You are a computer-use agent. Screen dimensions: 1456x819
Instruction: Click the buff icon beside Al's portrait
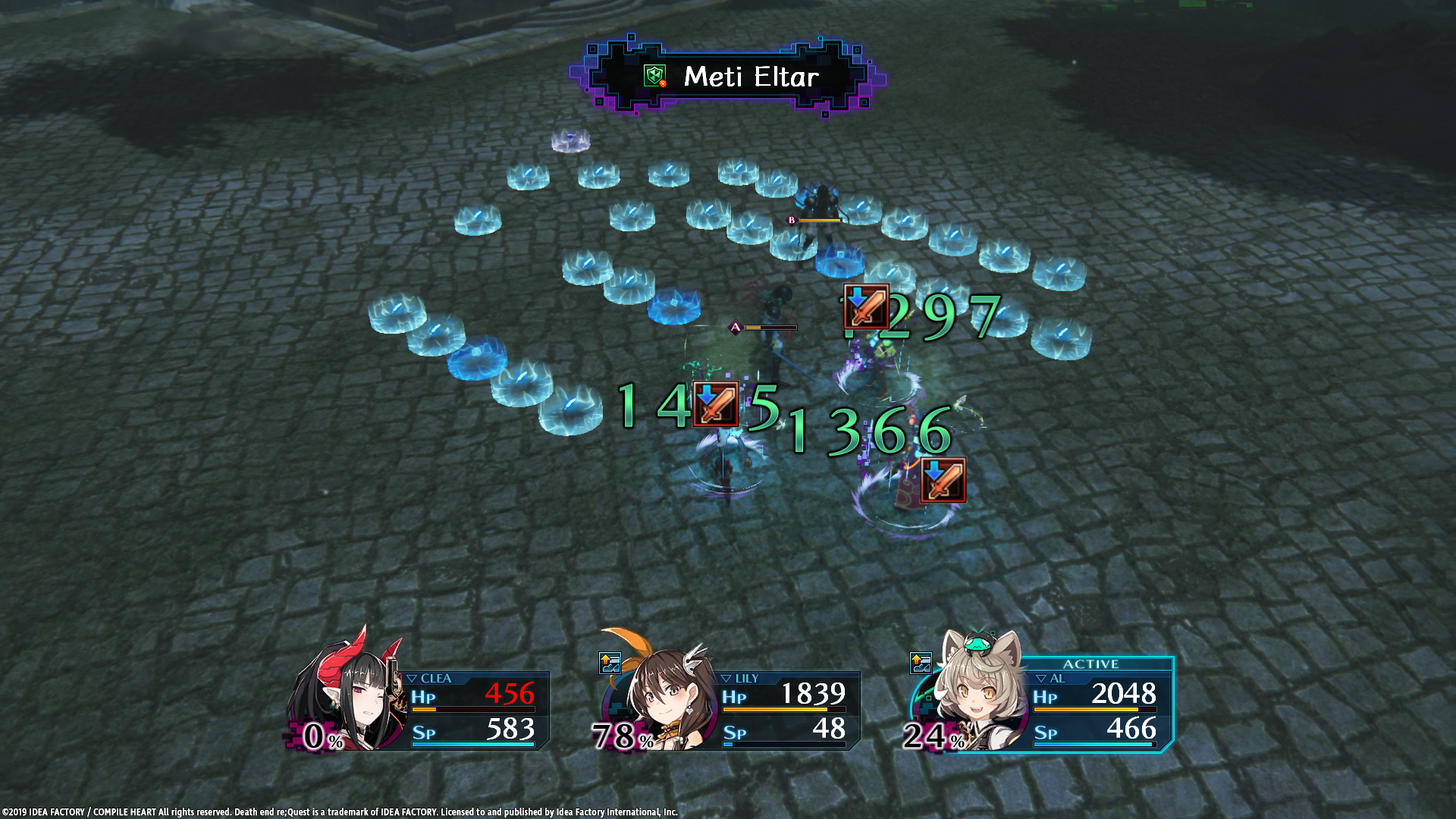[x=921, y=664]
